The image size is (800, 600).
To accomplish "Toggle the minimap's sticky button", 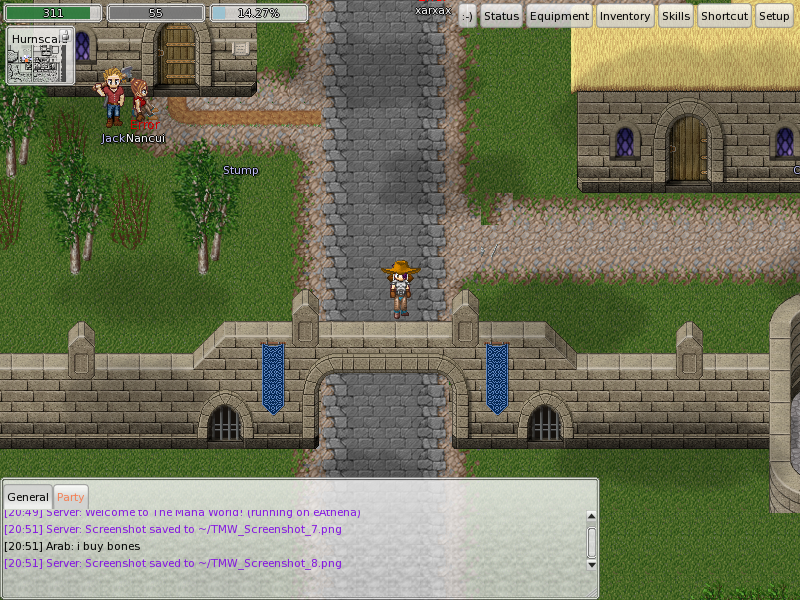I will 66,37.
